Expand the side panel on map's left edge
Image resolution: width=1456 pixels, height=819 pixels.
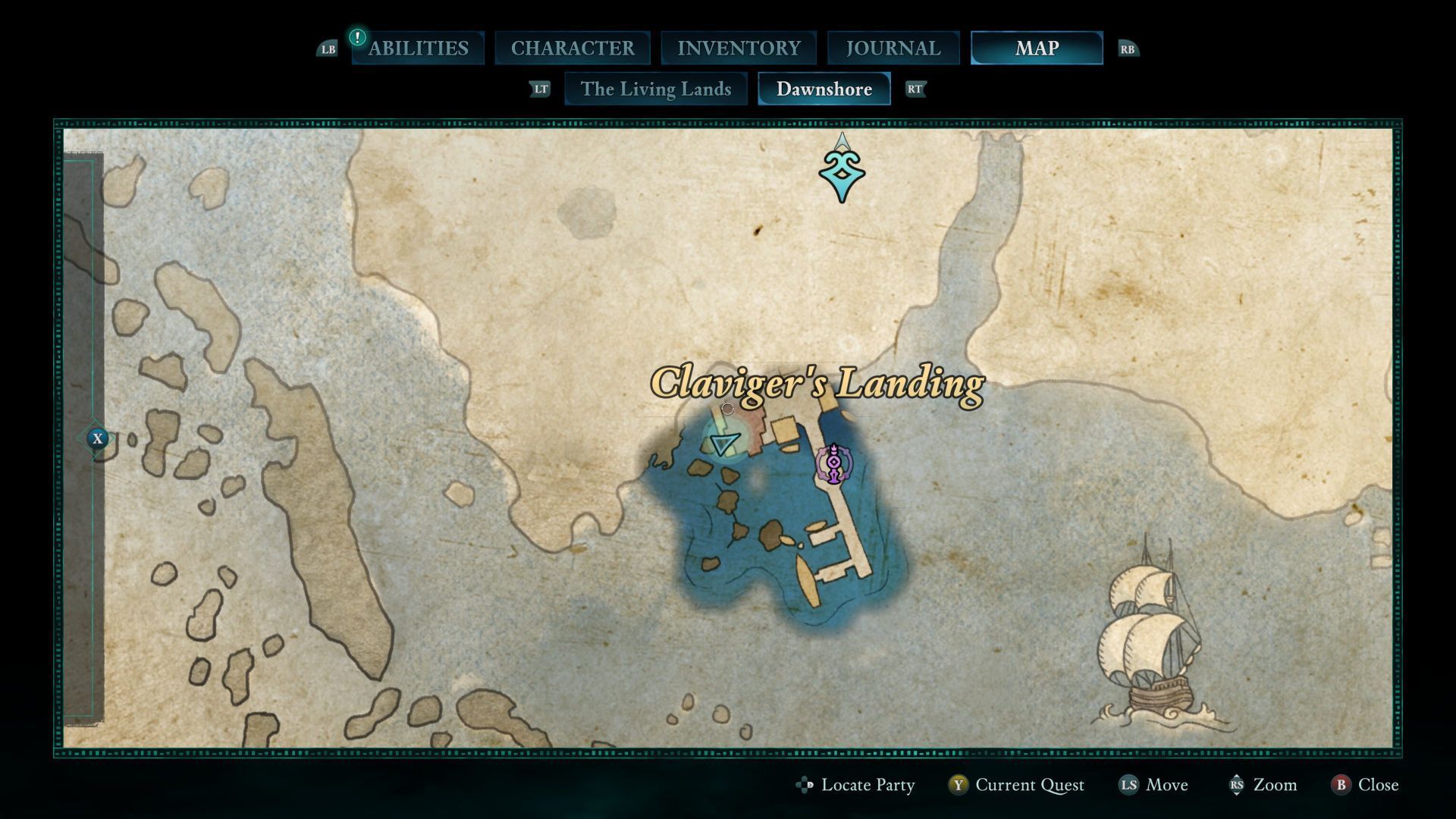[x=97, y=438]
